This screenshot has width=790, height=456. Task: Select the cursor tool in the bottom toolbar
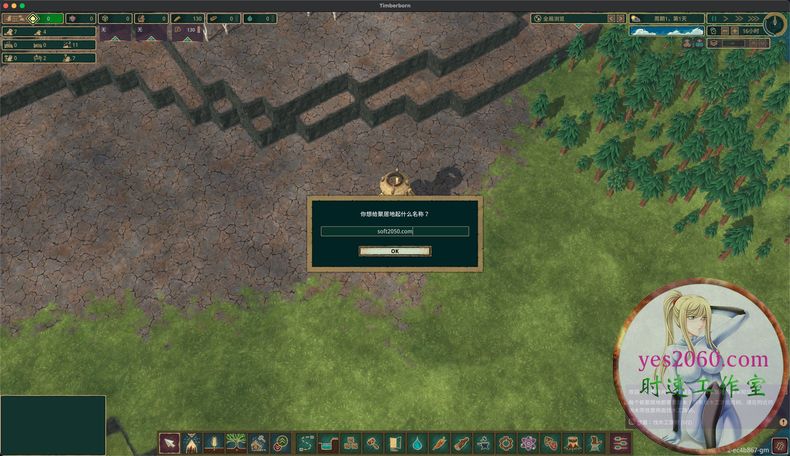click(169, 442)
